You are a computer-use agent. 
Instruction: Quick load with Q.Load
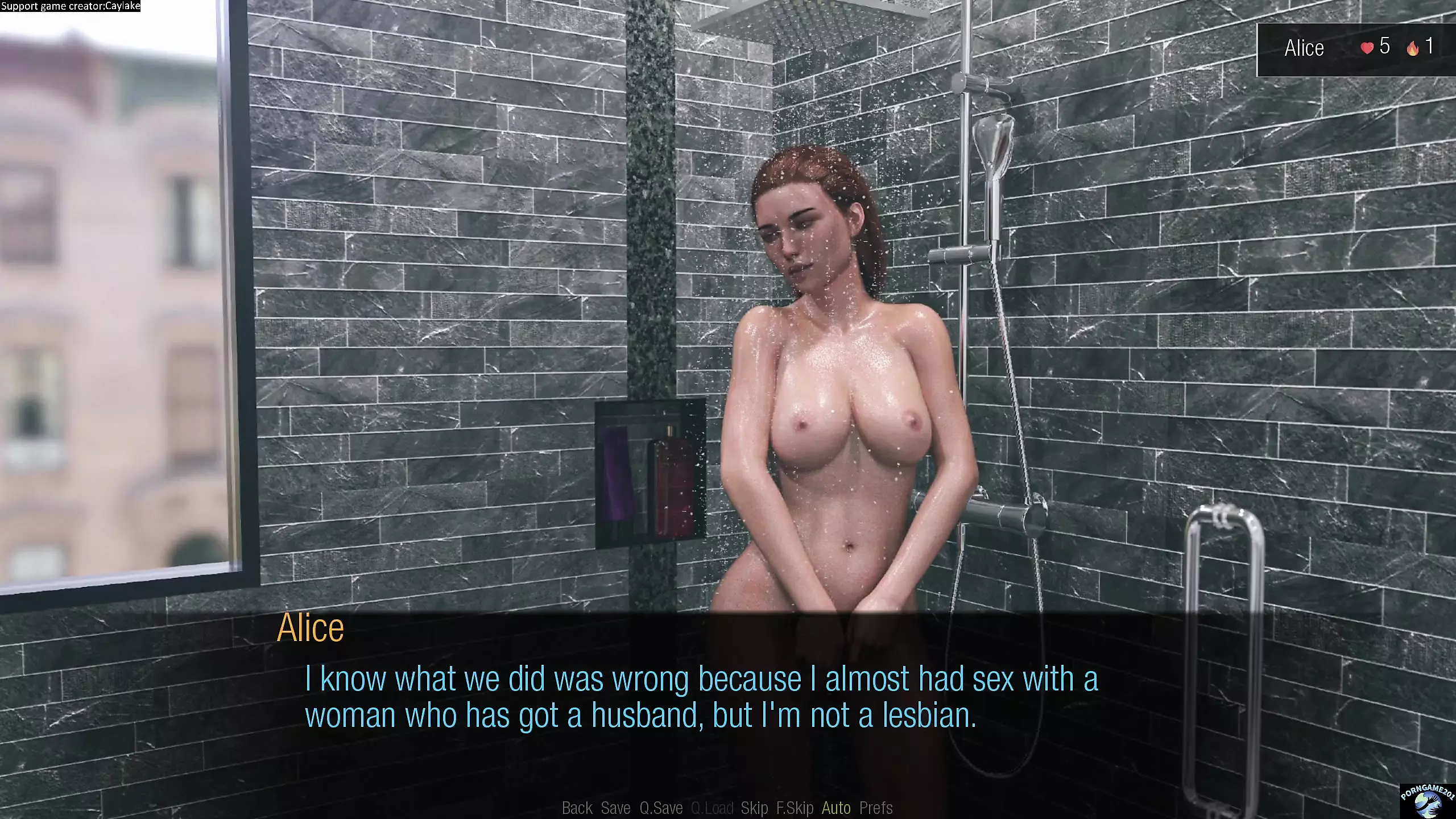[712, 808]
